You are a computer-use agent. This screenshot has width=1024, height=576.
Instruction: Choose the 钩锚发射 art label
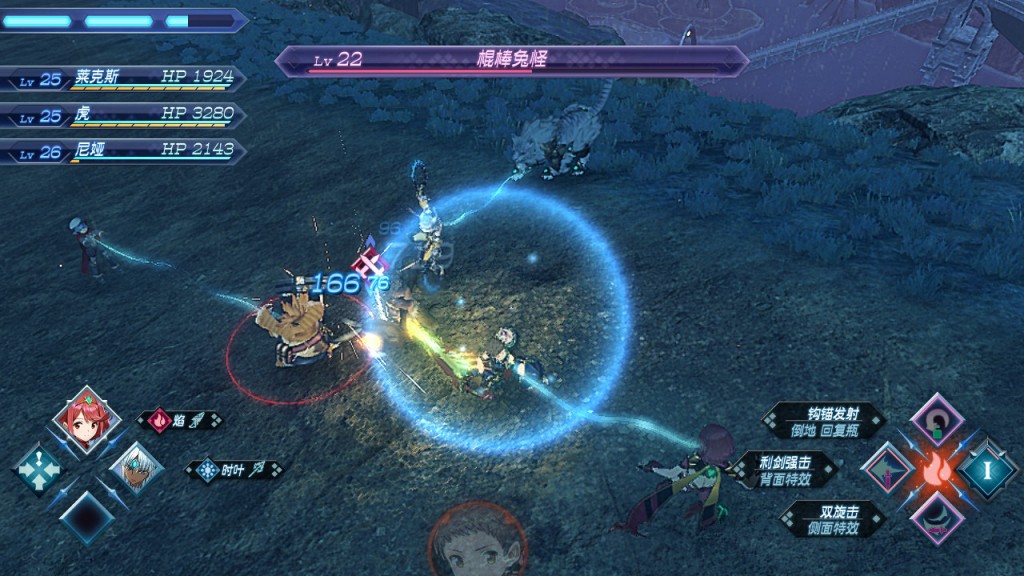[x=823, y=420]
